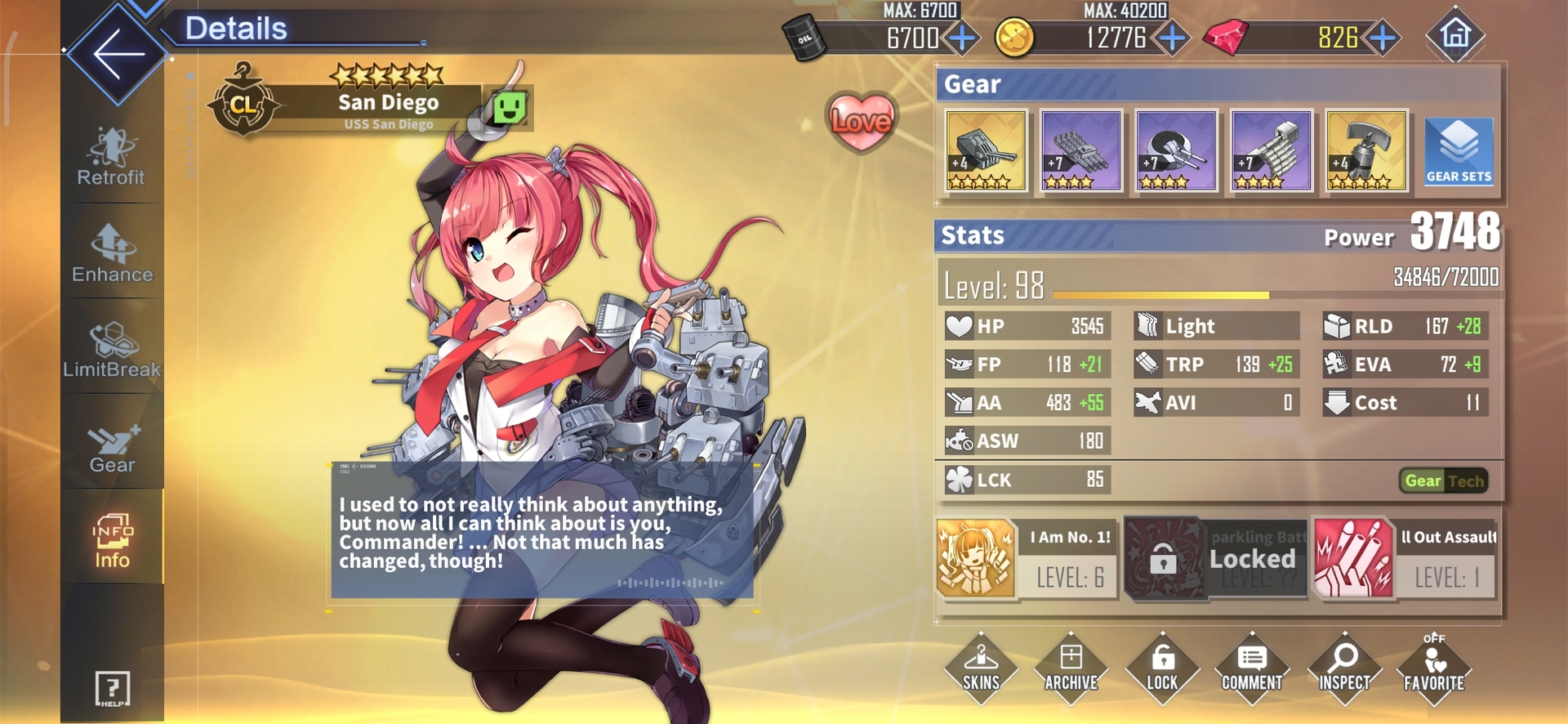Open the Retrofit tab
This screenshot has width=1568, height=724.
pos(111,157)
